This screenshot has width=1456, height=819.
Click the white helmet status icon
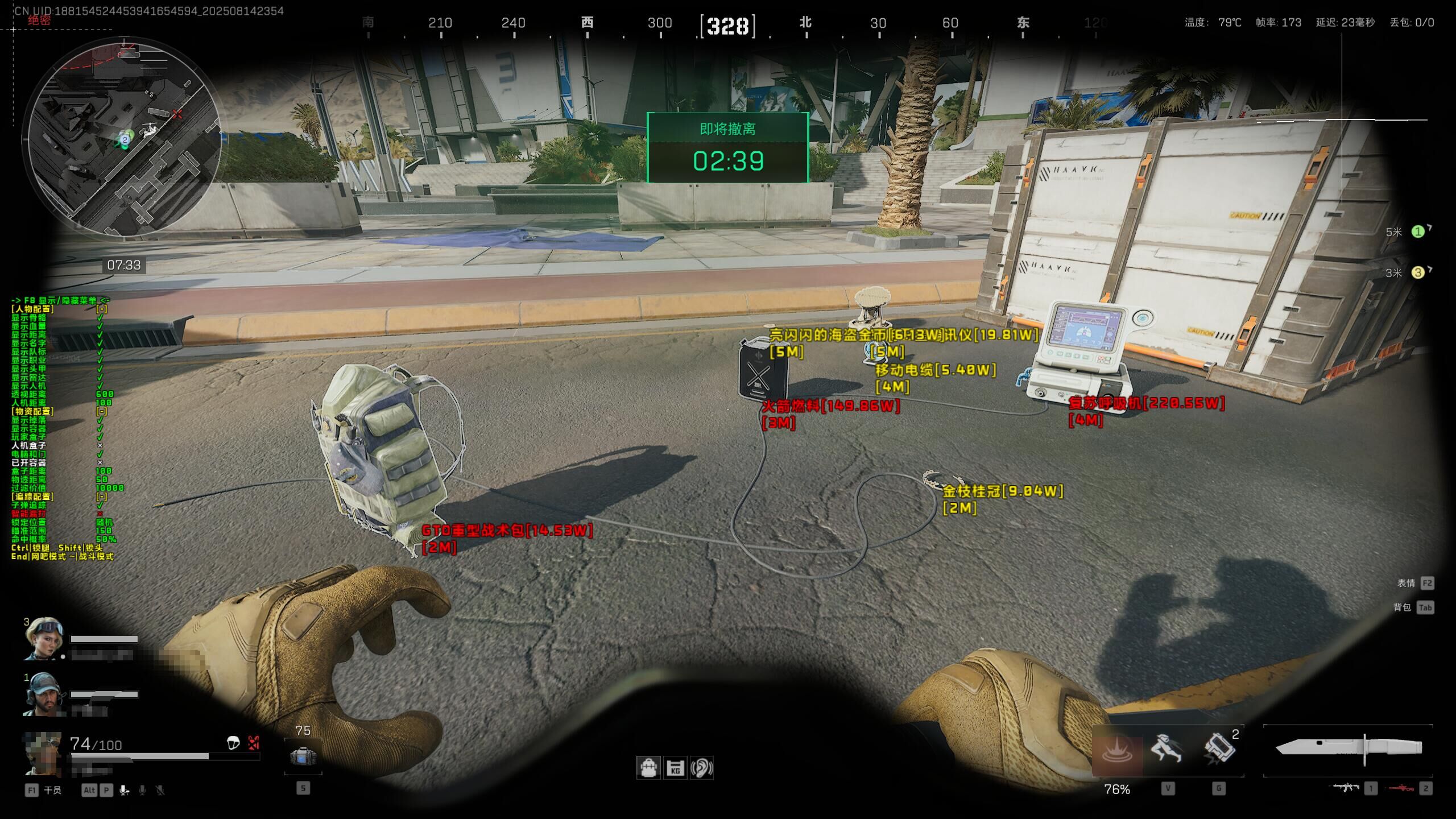coord(233,743)
